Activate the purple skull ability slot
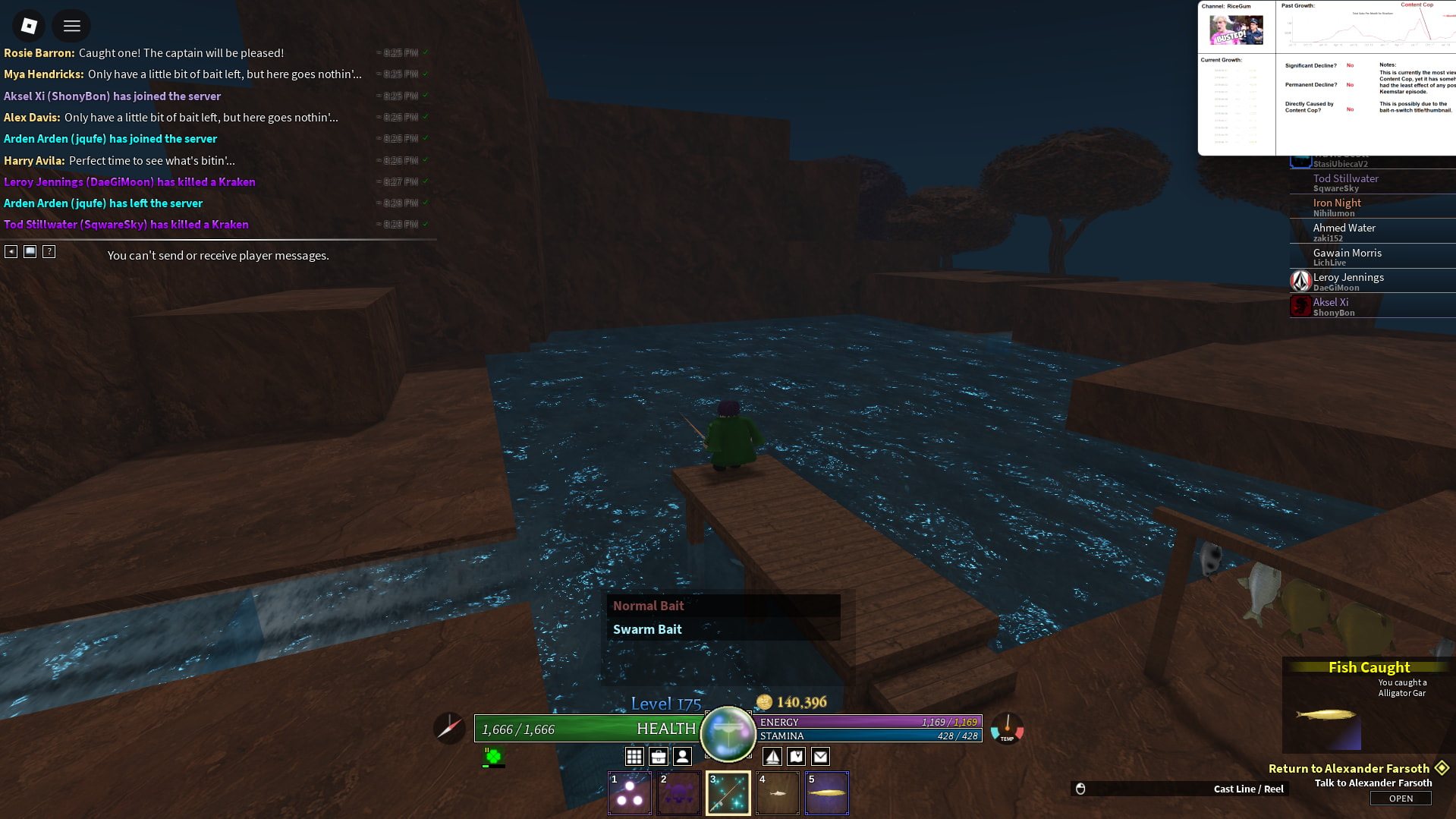This screenshot has height=819, width=1456. click(x=678, y=793)
